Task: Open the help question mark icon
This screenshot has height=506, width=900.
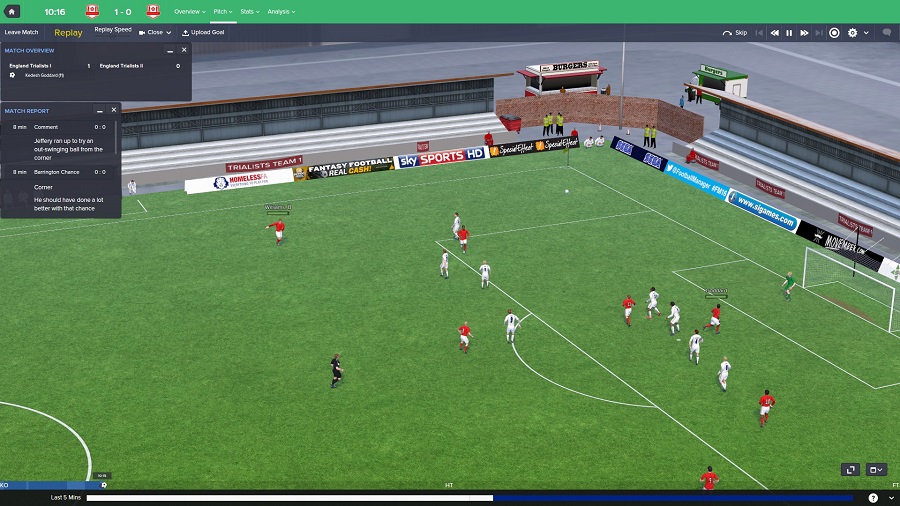Action: click(x=873, y=497)
